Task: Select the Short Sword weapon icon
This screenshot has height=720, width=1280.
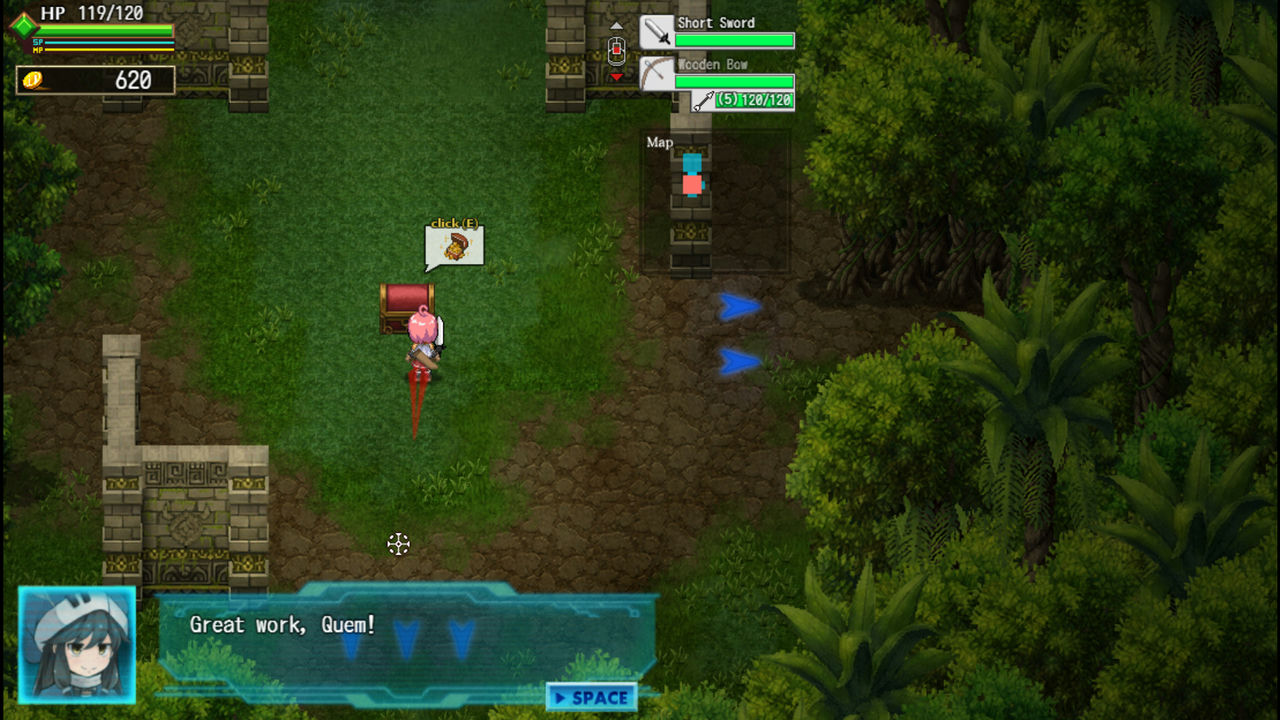Action: point(655,30)
